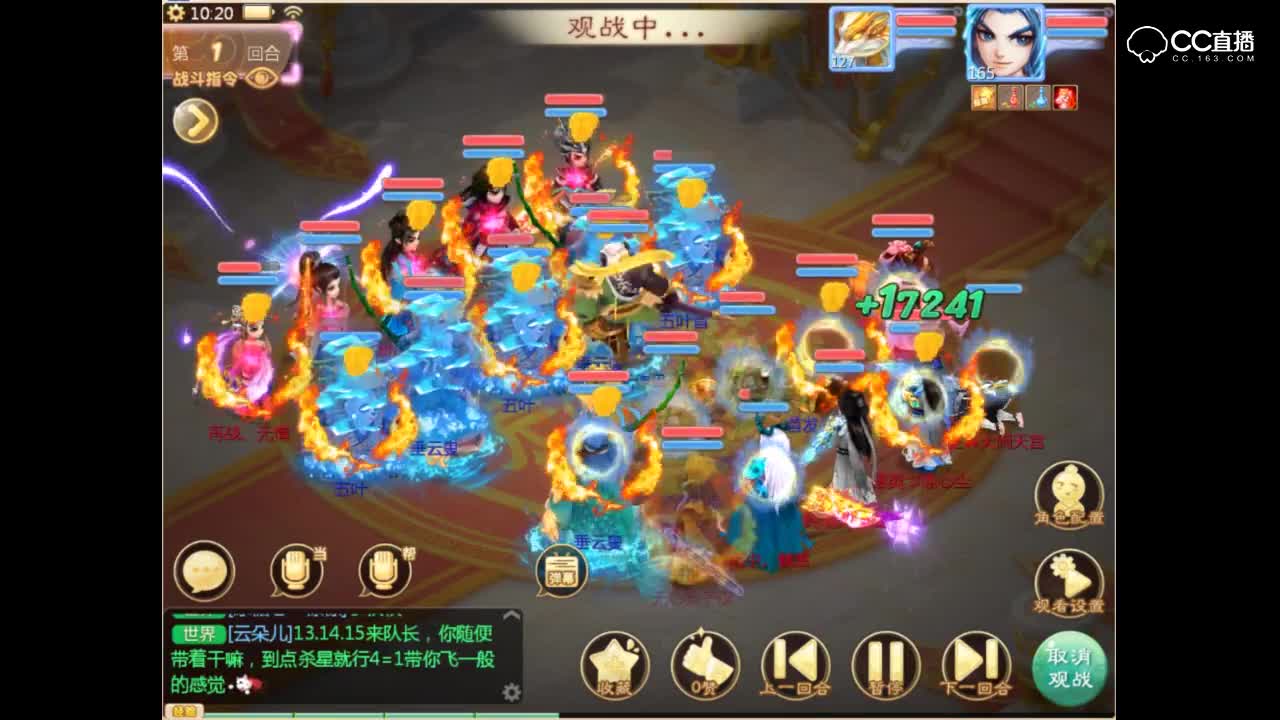Switch to the 世界 chat channel

[x=197, y=633]
